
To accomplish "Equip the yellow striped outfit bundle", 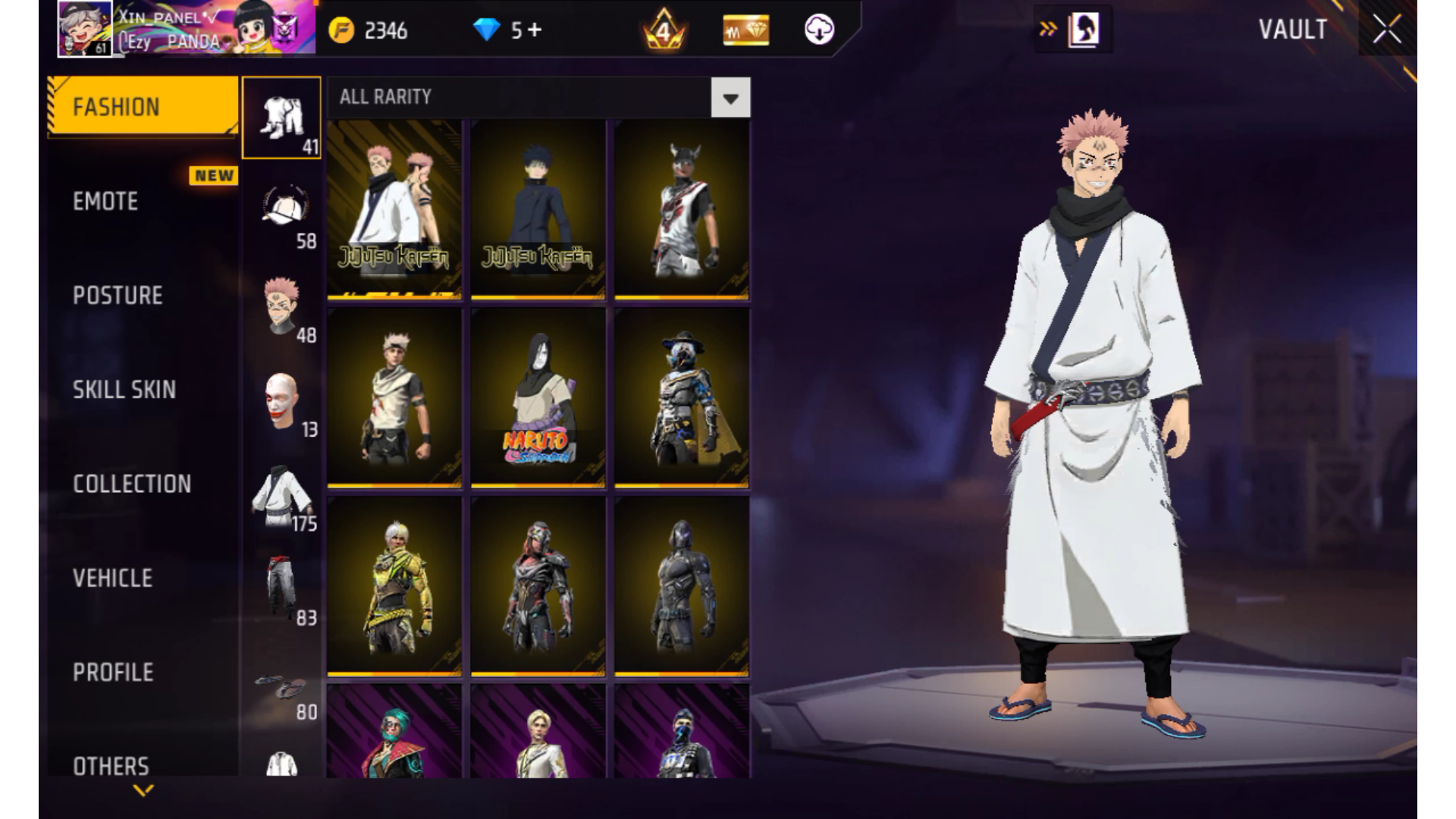I will (394, 585).
